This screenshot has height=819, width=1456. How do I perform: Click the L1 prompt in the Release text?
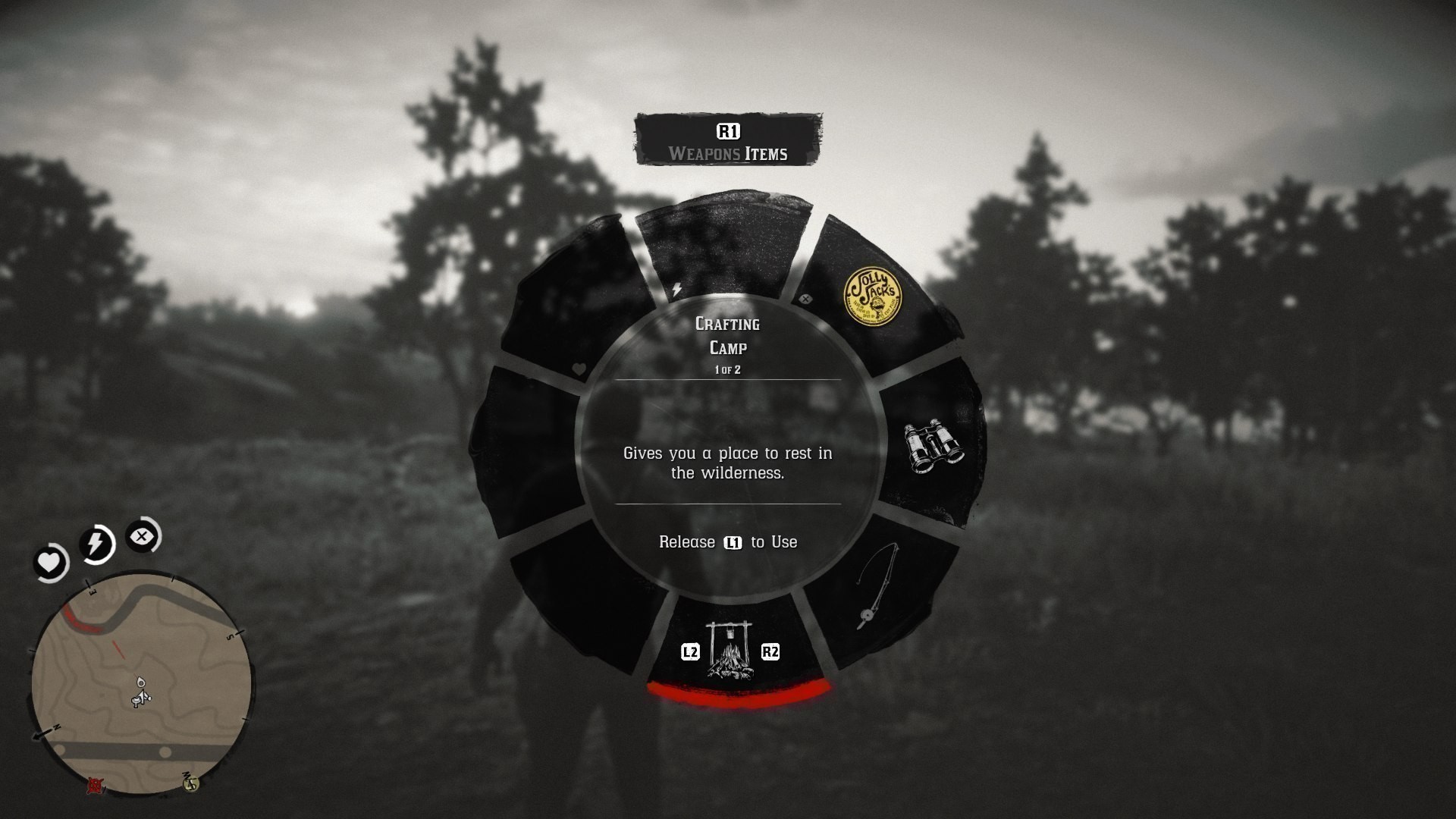click(x=734, y=543)
